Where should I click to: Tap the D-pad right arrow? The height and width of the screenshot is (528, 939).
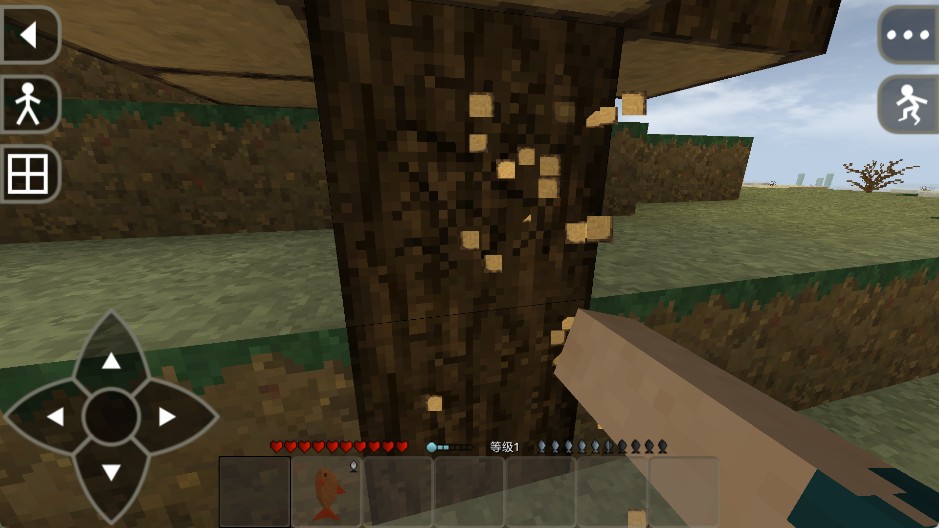click(x=167, y=417)
